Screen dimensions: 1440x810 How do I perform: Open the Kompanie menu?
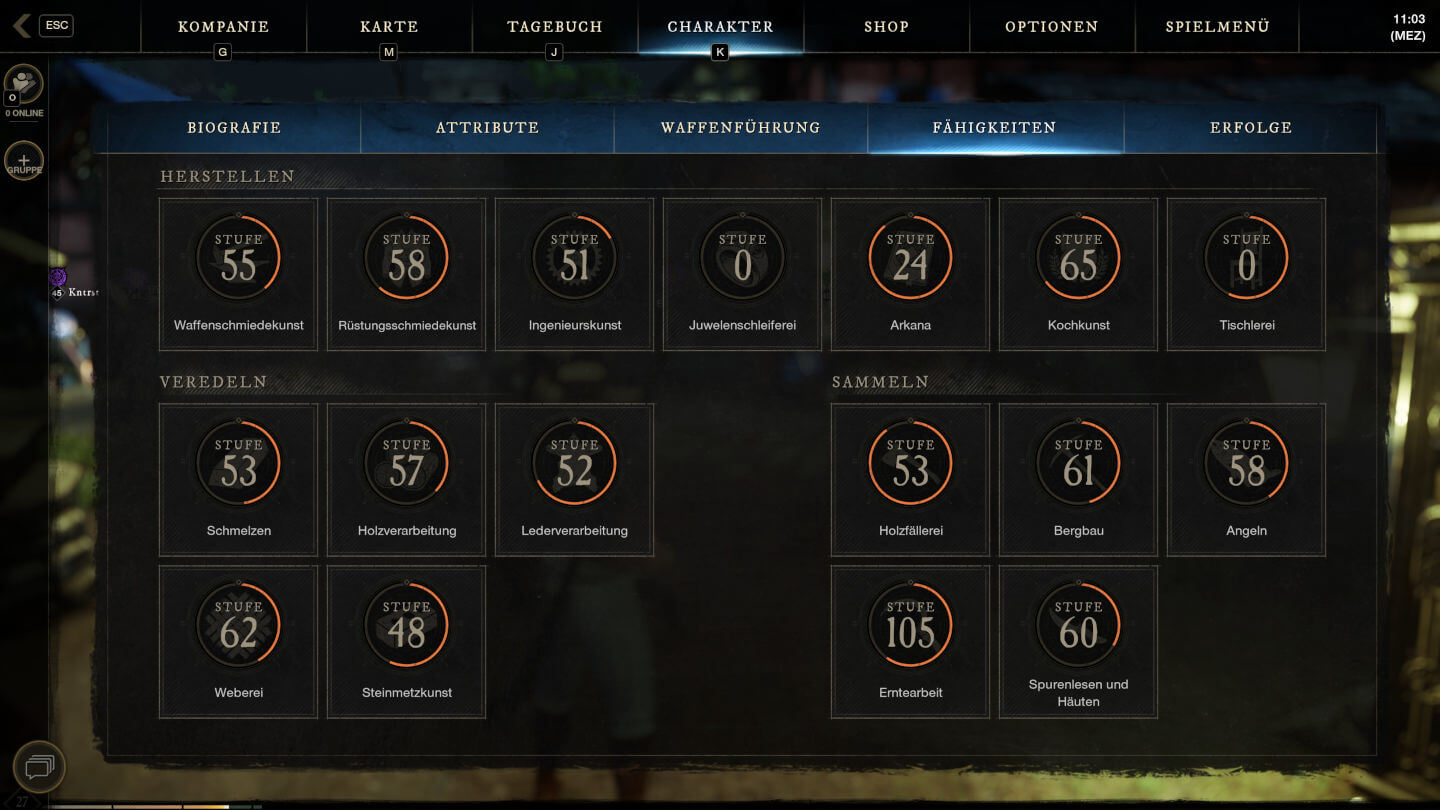(x=223, y=27)
